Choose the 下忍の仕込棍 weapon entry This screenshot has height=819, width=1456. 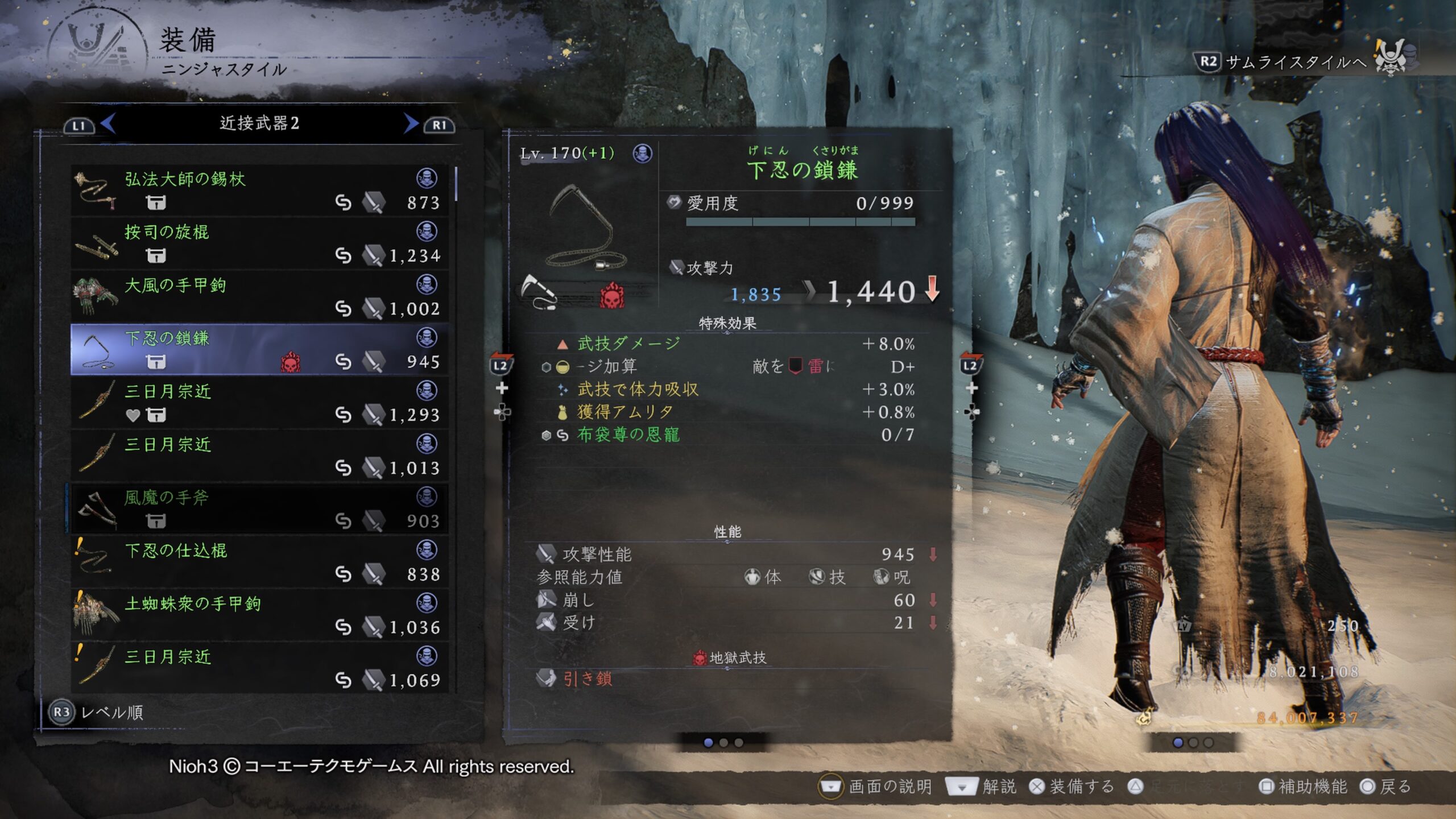click(x=259, y=562)
